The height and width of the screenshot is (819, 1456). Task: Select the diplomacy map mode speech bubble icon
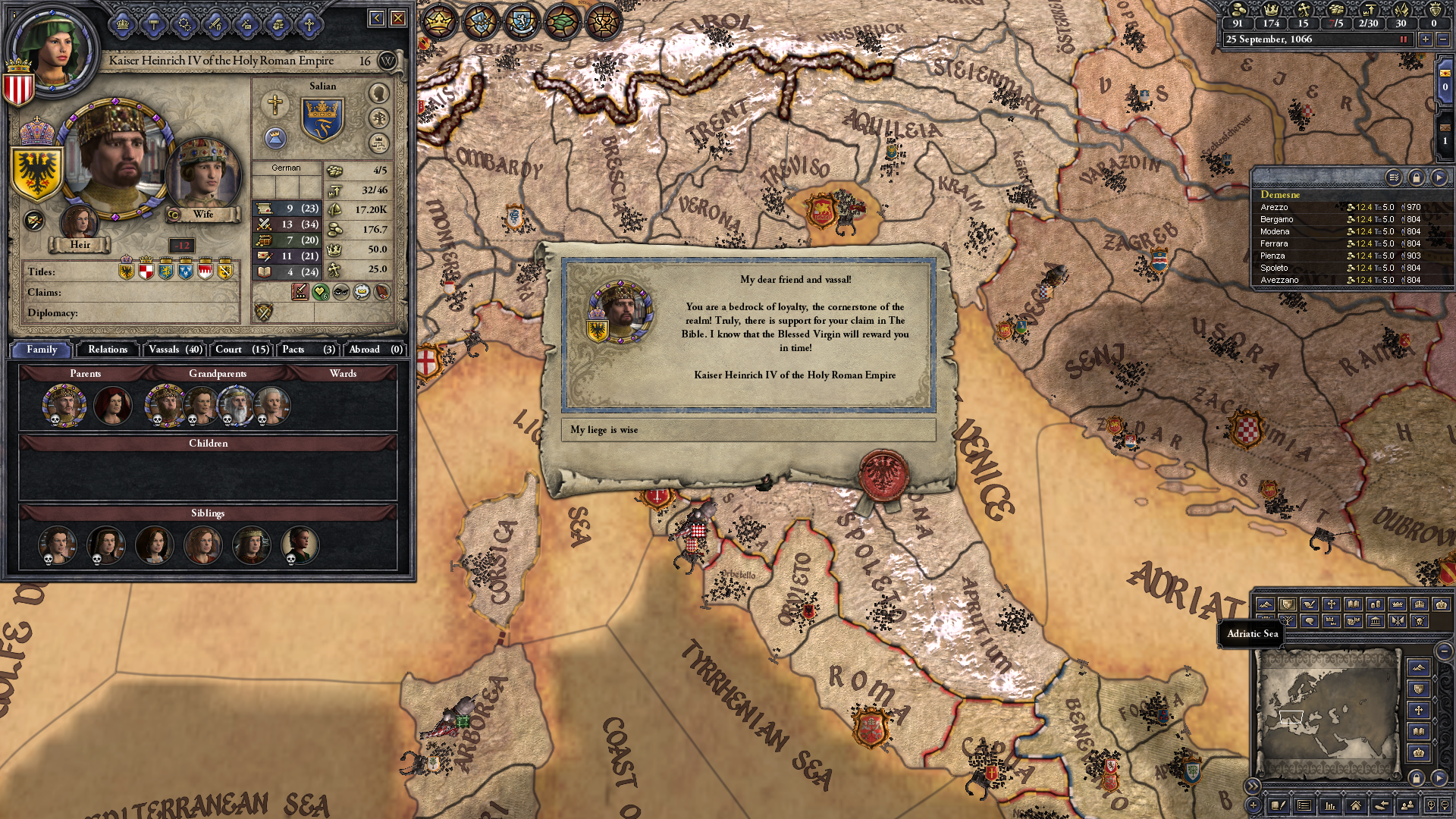[1310, 622]
